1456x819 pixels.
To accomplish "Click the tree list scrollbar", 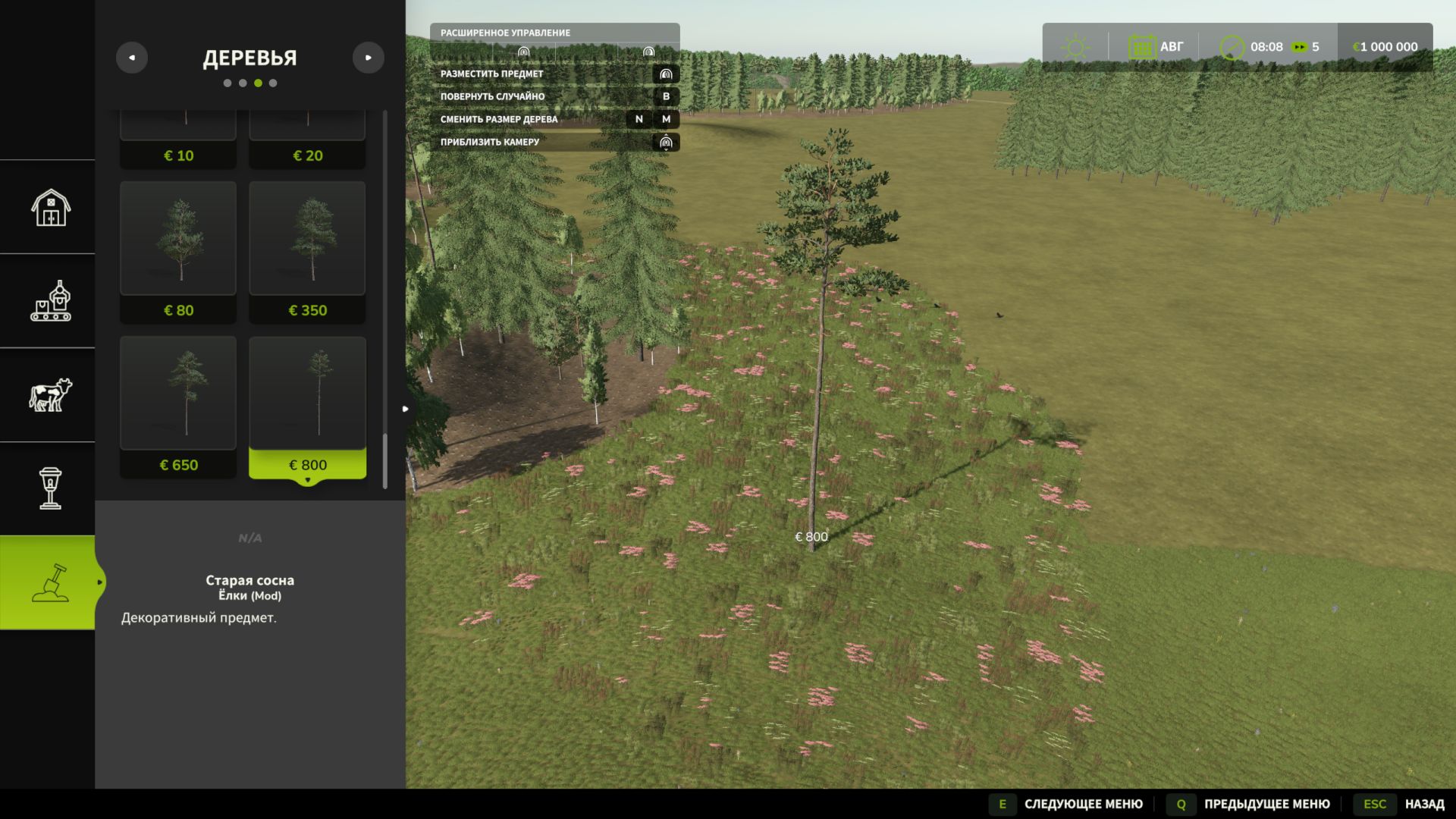I will (385, 303).
